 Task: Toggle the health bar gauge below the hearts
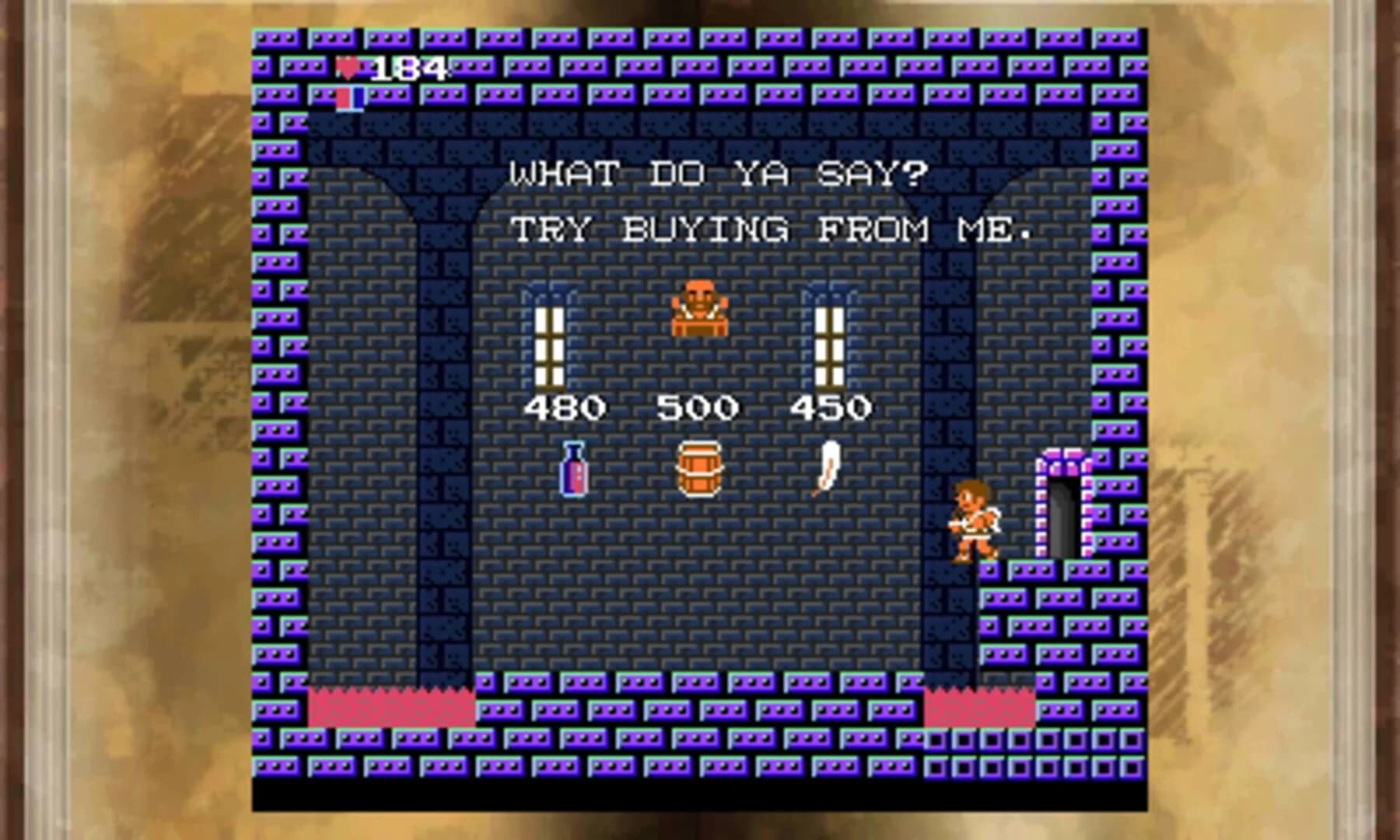click(x=349, y=99)
